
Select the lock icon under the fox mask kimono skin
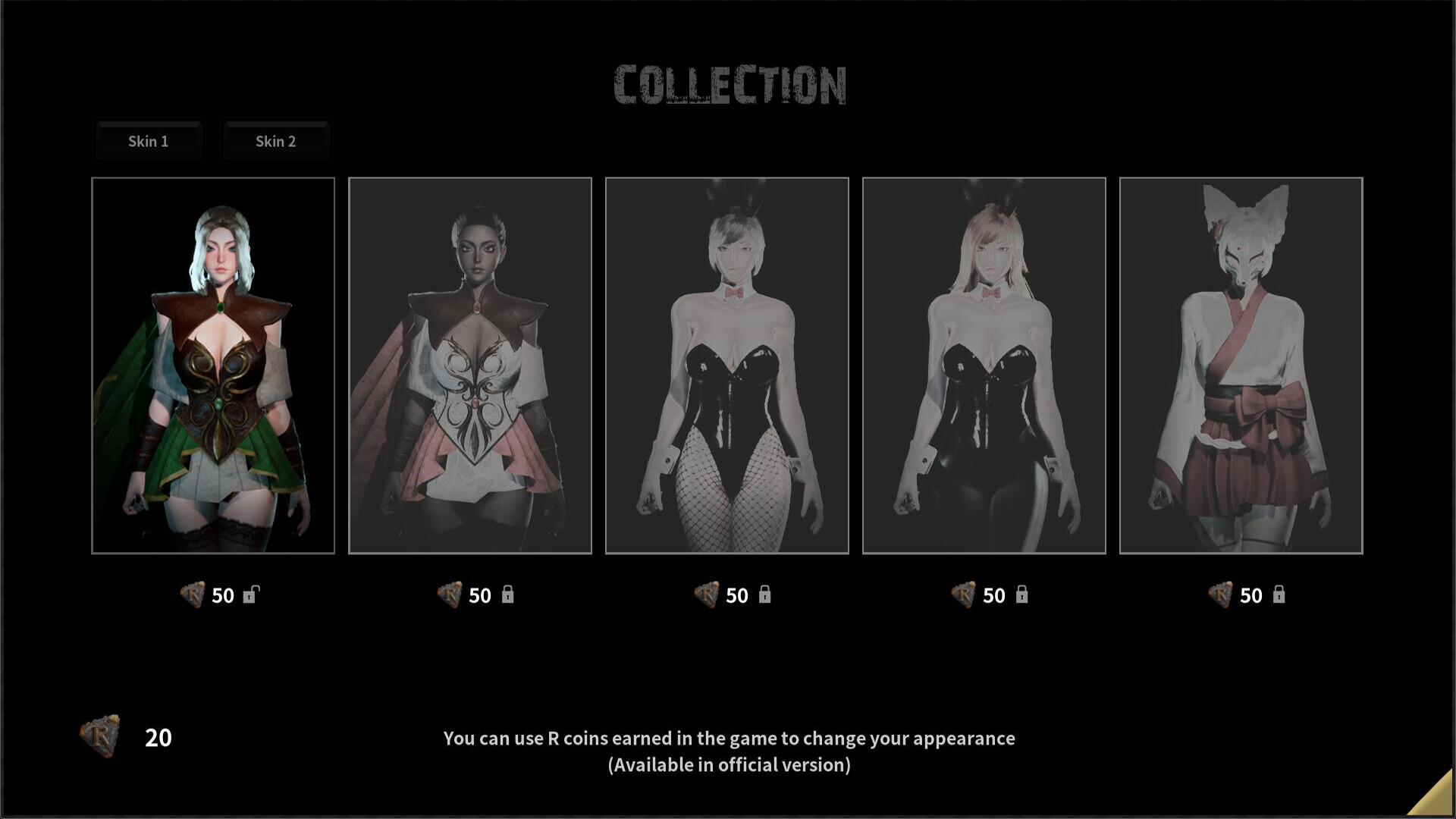1281,595
